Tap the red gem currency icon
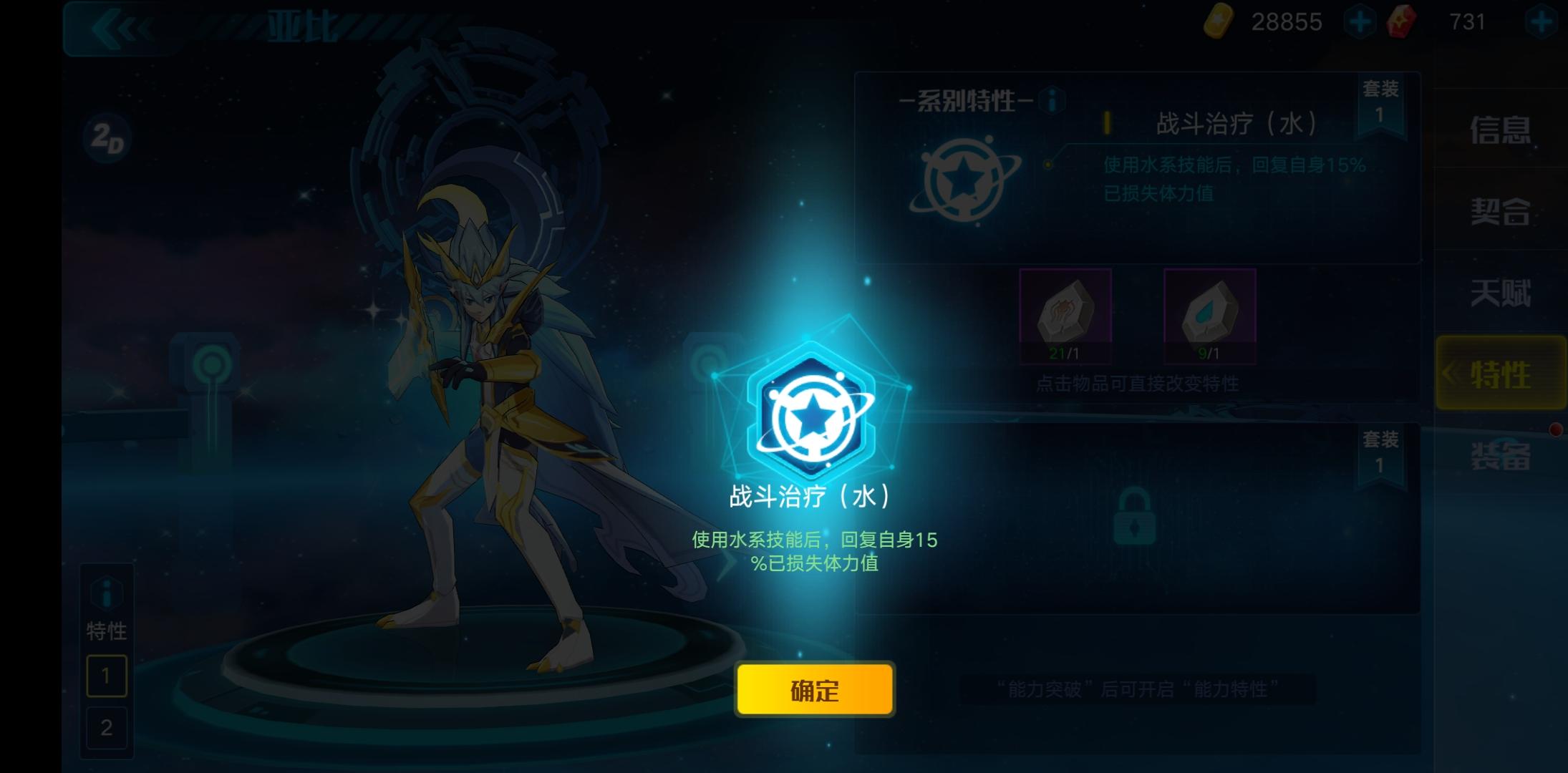 click(1402, 21)
